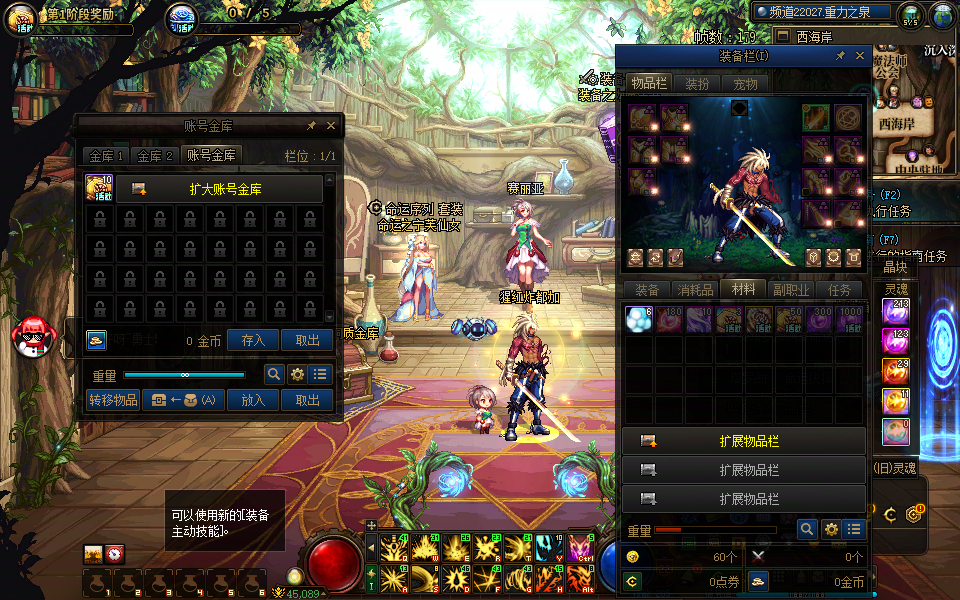Click the highlighted yellow 扩展物品栏 button
960x600 pixels.
click(744, 440)
